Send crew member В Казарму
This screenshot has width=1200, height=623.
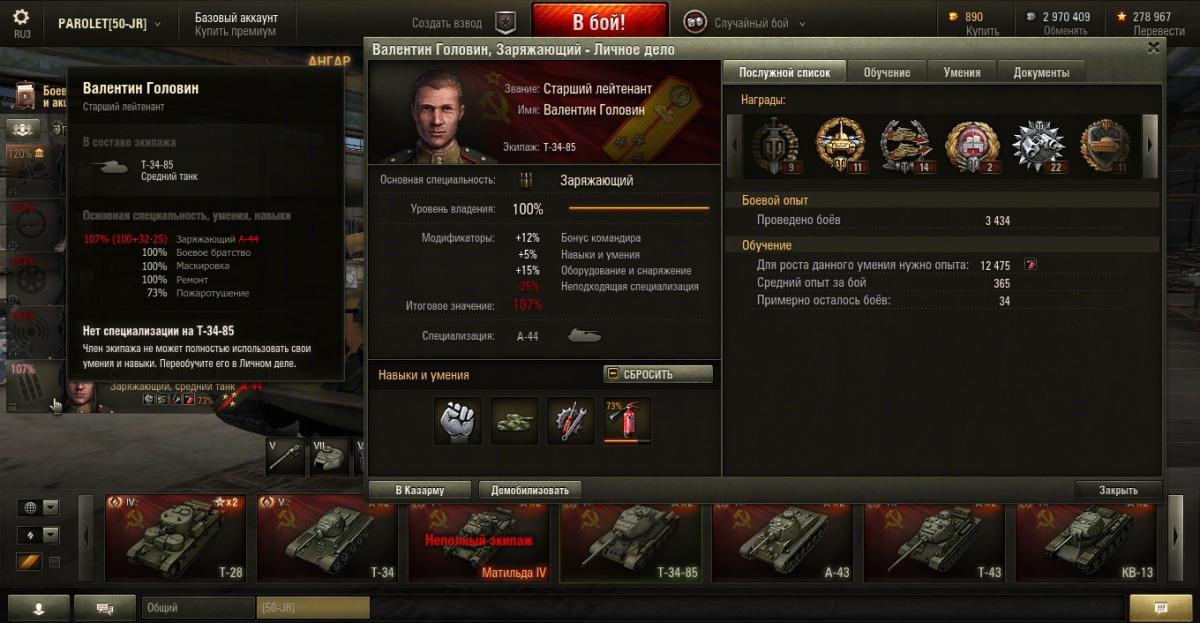coord(419,490)
